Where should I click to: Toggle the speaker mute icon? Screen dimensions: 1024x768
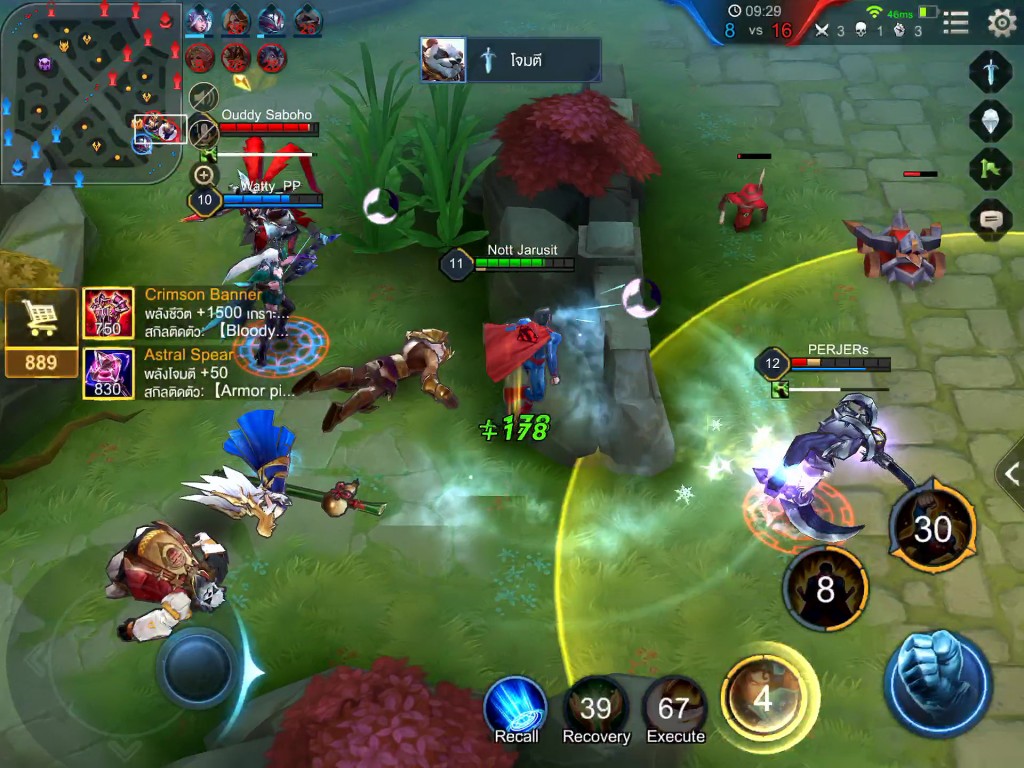click(x=204, y=97)
